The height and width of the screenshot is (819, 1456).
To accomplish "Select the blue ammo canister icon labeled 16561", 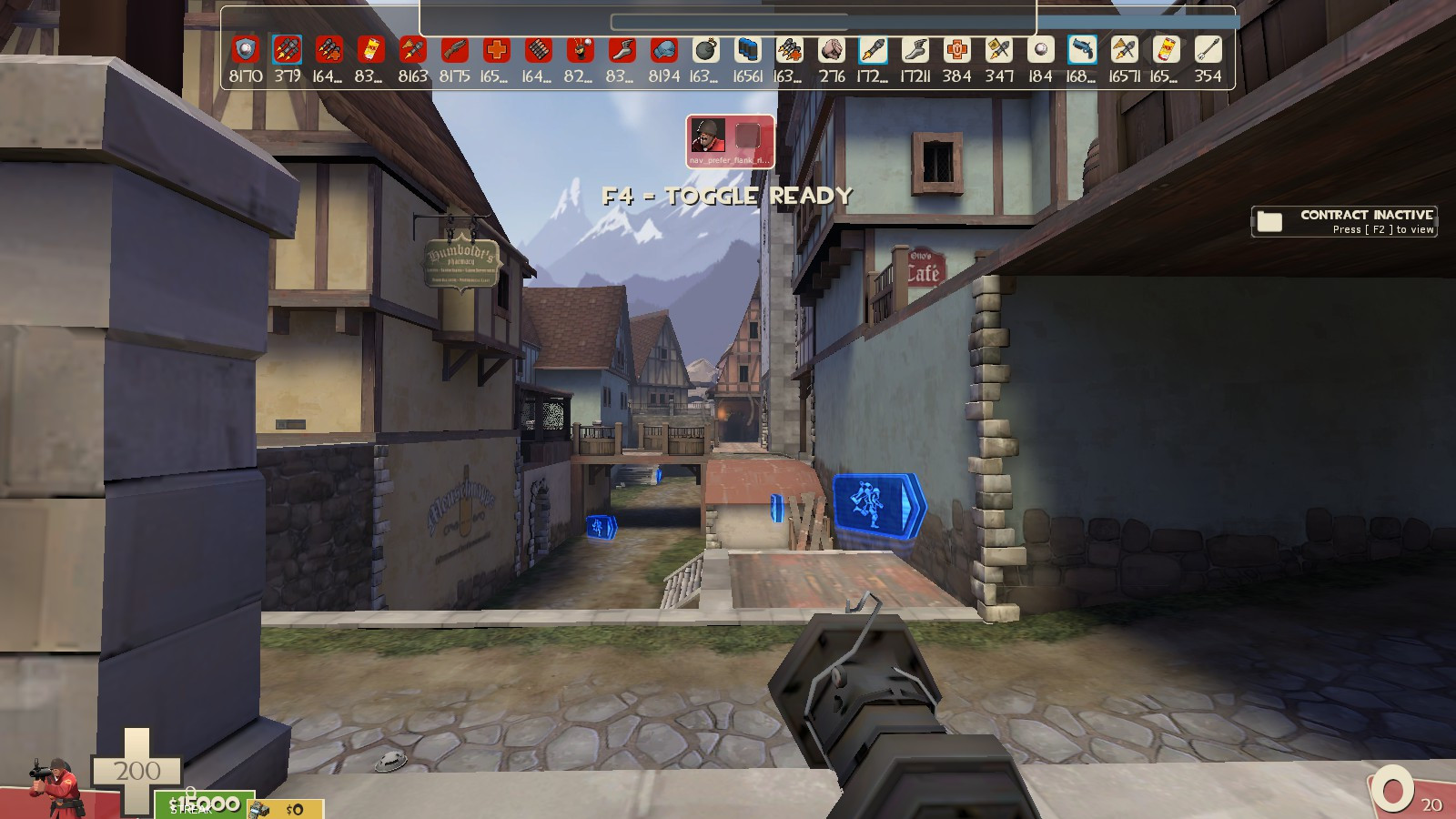I will 748,50.
